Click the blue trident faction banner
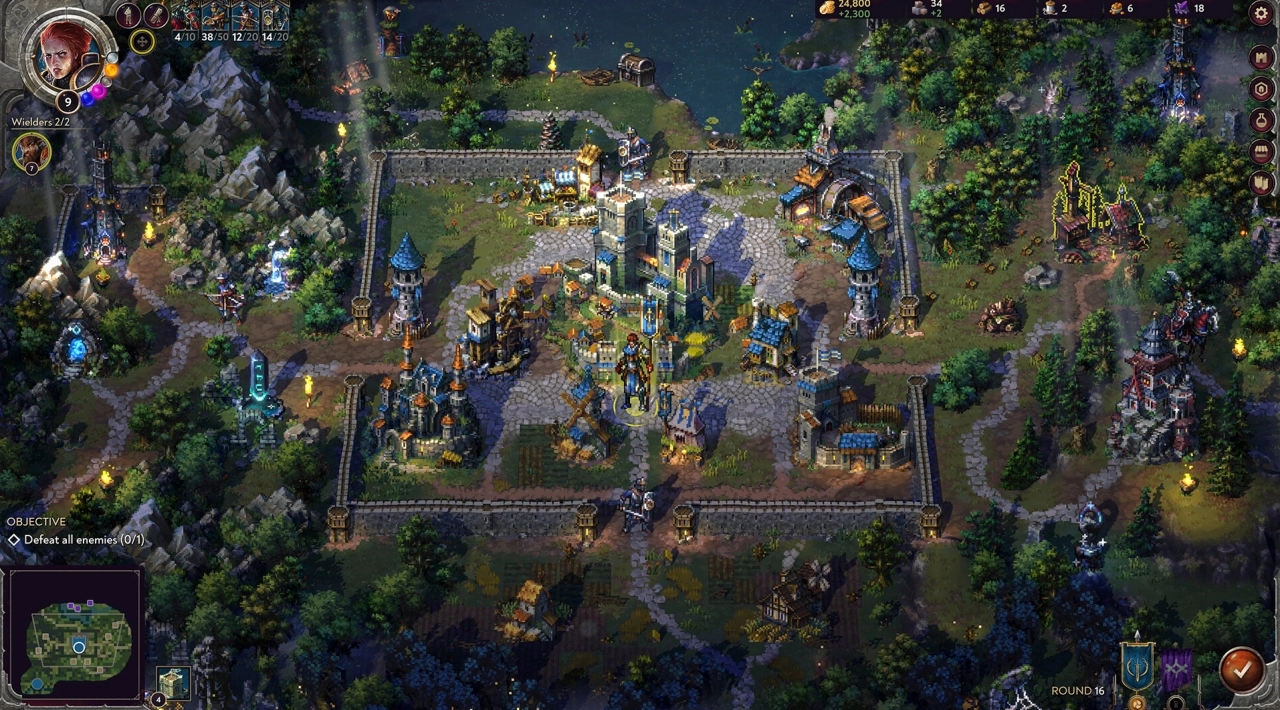The height and width of the screenshot is (710, 1280). tap(1136, 667)
